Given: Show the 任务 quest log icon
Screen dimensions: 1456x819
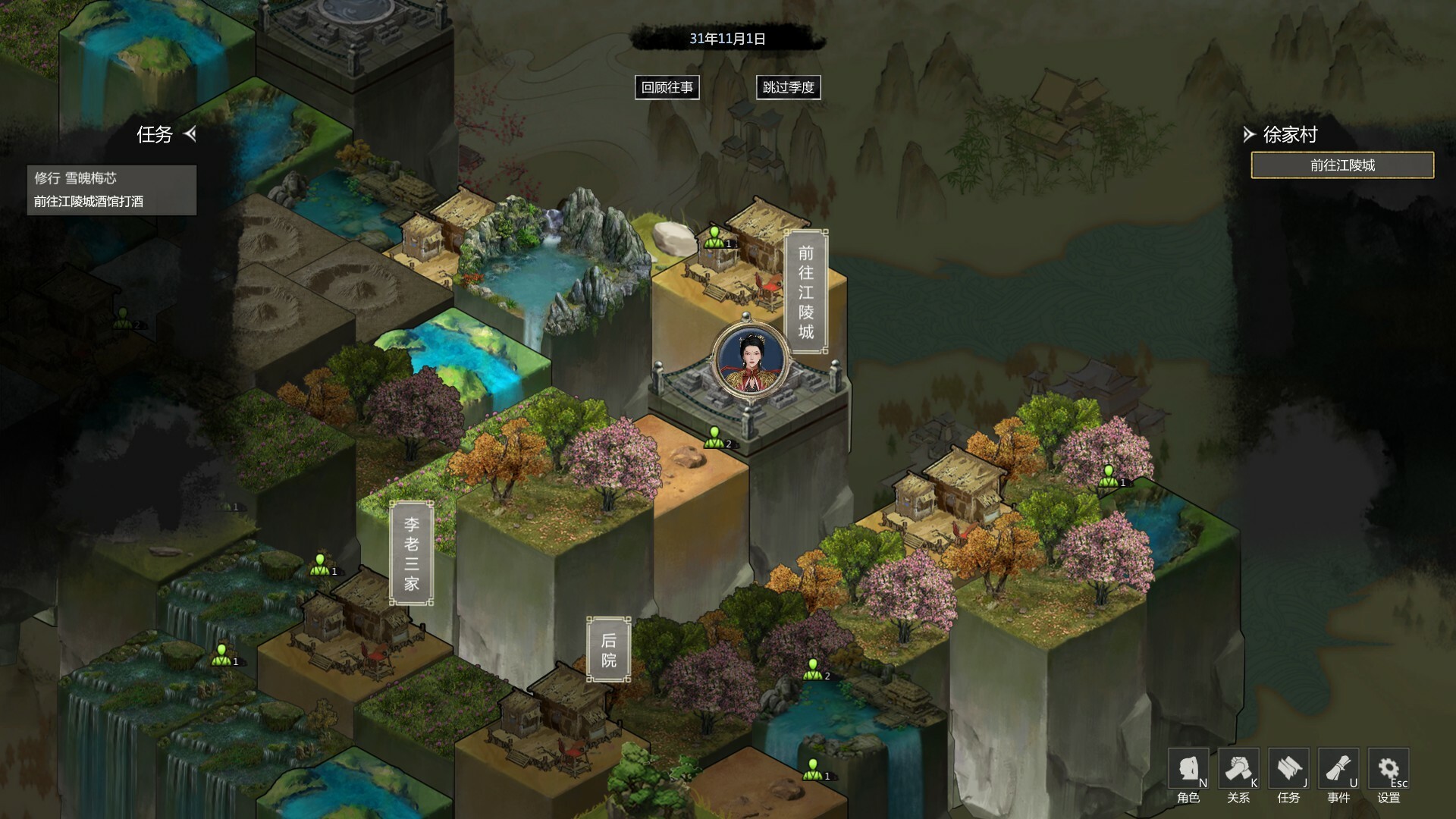Looking at the screenshot, I should coord(1288,770).
